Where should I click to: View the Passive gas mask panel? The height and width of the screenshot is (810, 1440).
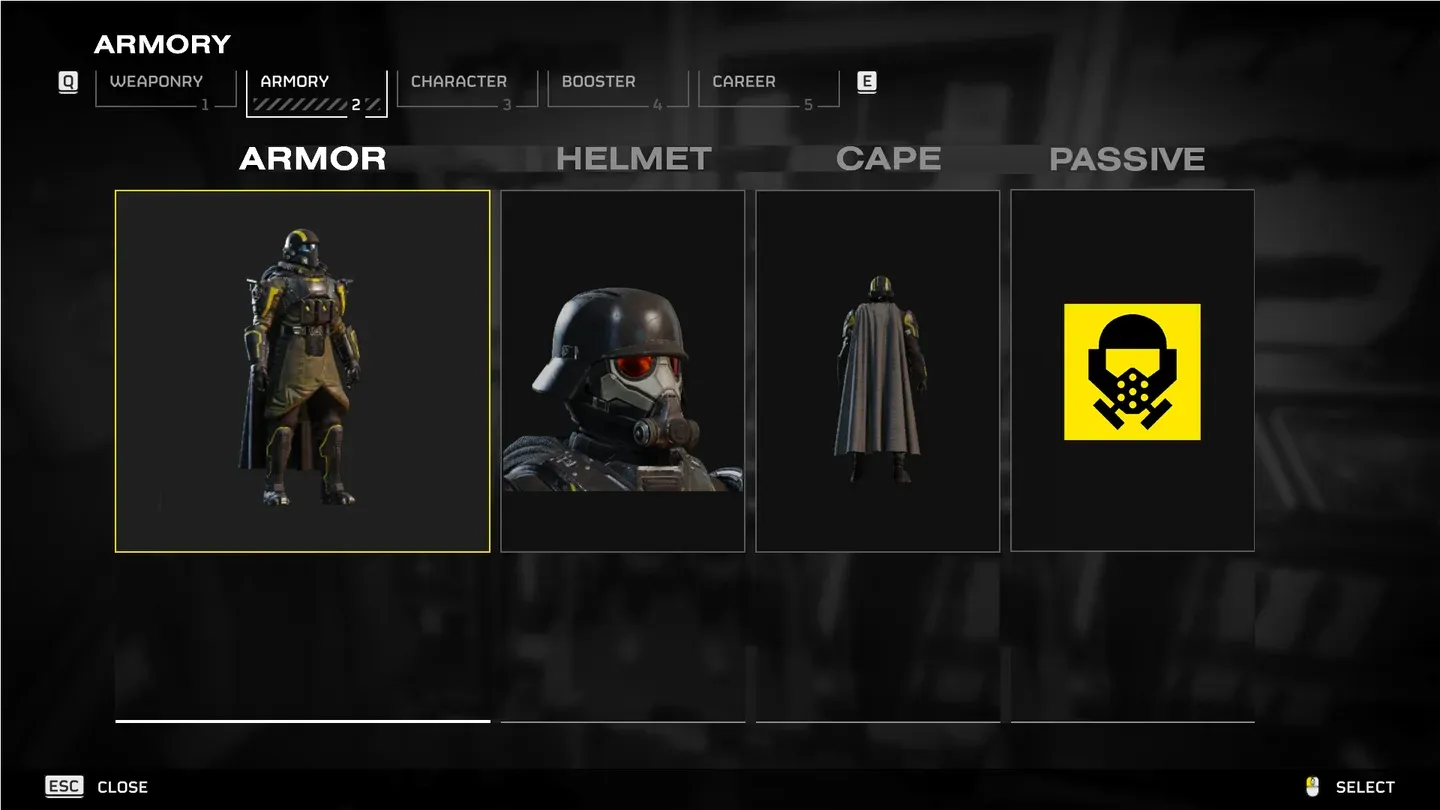point(1132,371)
